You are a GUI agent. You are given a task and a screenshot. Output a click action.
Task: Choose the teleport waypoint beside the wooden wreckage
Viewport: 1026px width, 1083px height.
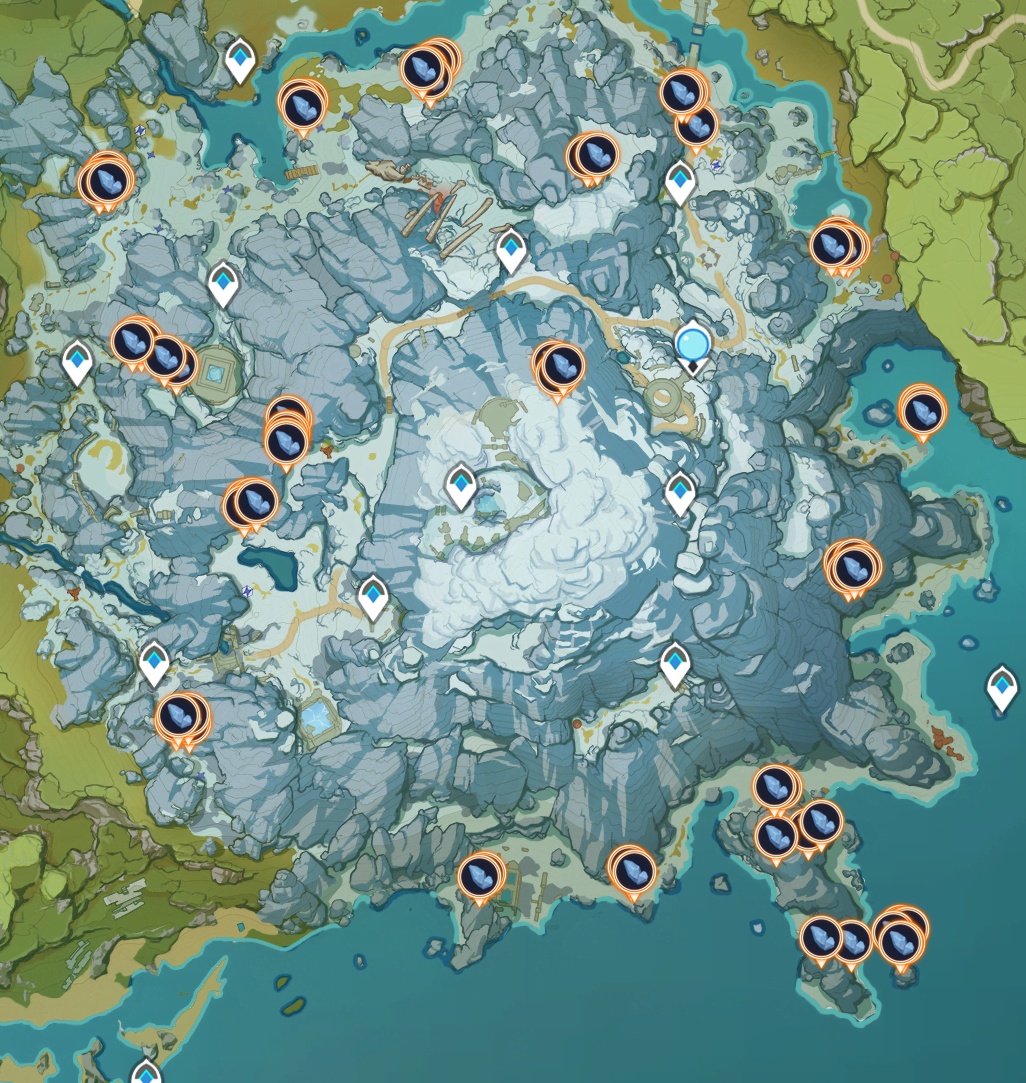coord(511,249)
